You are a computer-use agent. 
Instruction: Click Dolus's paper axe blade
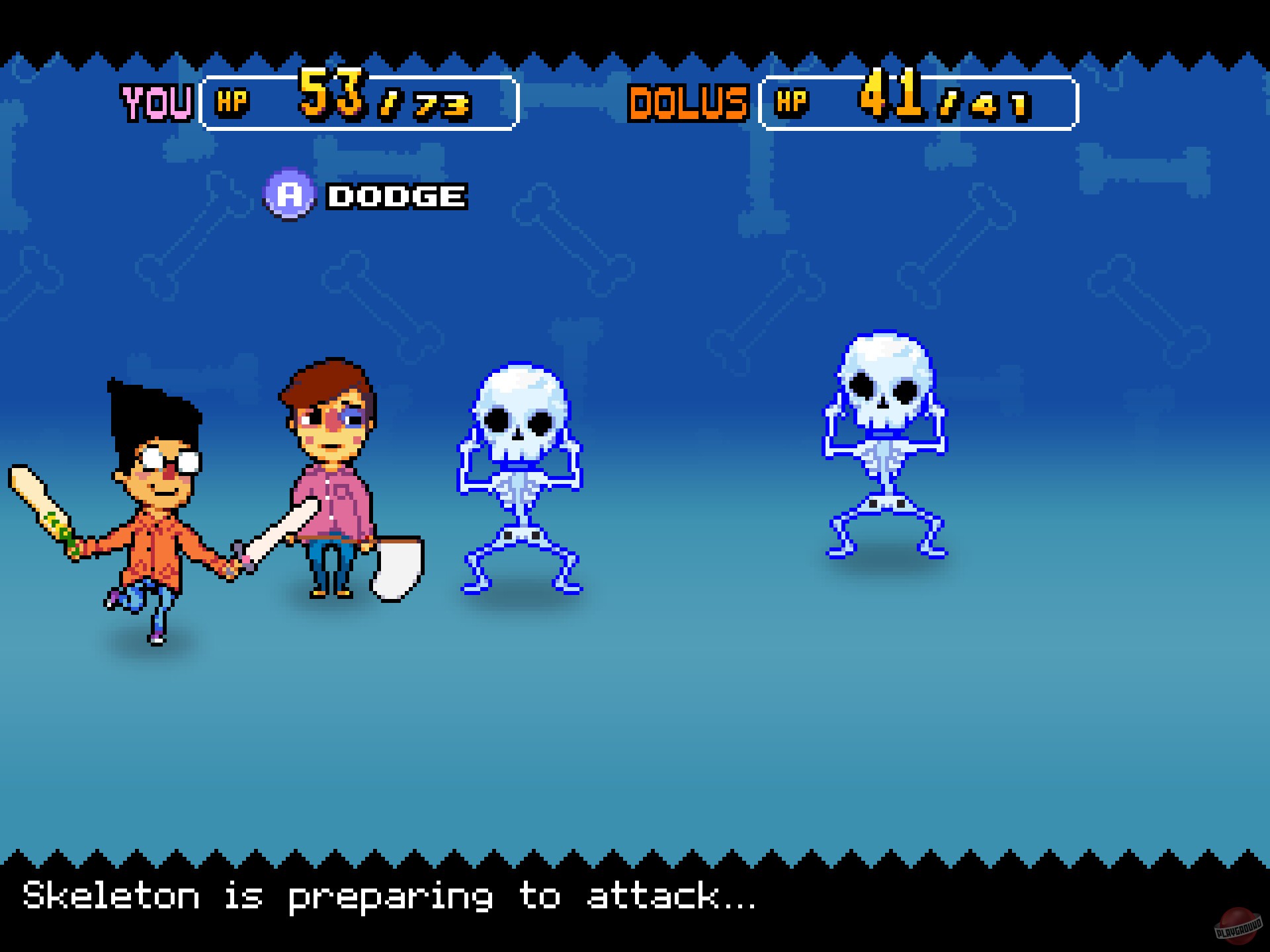coord(397,569)
